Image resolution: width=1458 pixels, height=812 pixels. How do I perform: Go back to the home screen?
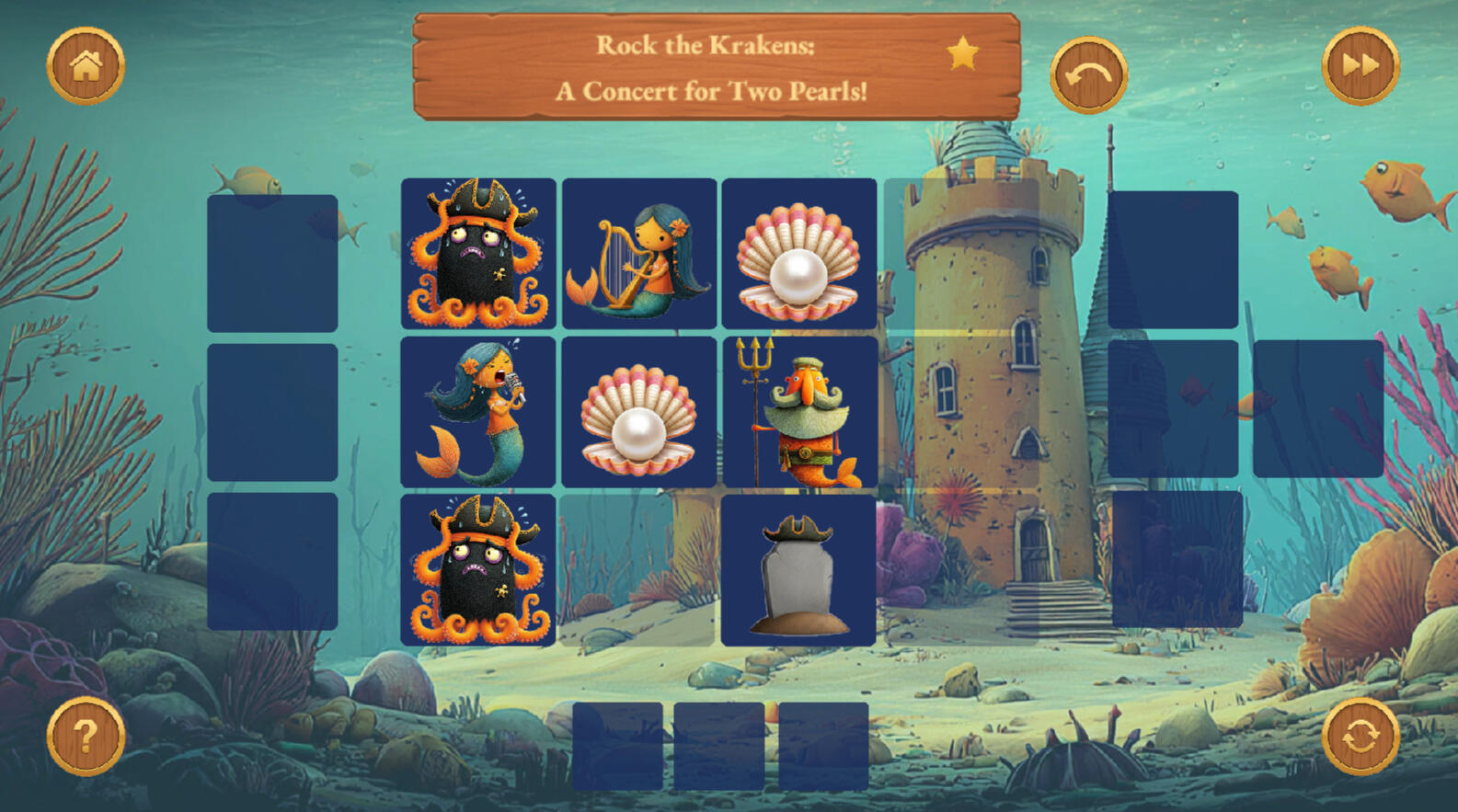pyautogui.click(x=86, y=65)
